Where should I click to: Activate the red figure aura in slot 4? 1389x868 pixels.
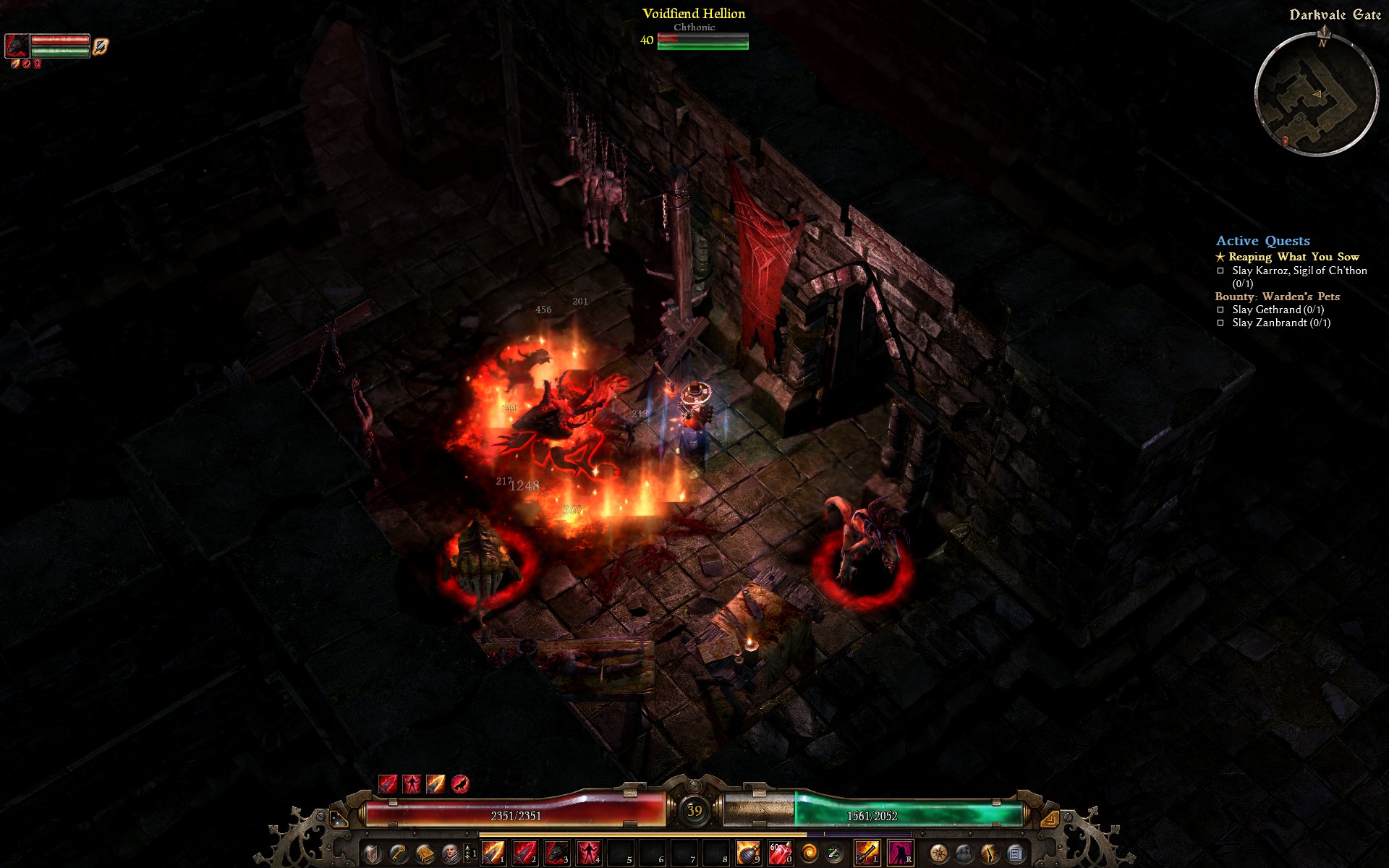pyautogui.click(x=588, y=853)
